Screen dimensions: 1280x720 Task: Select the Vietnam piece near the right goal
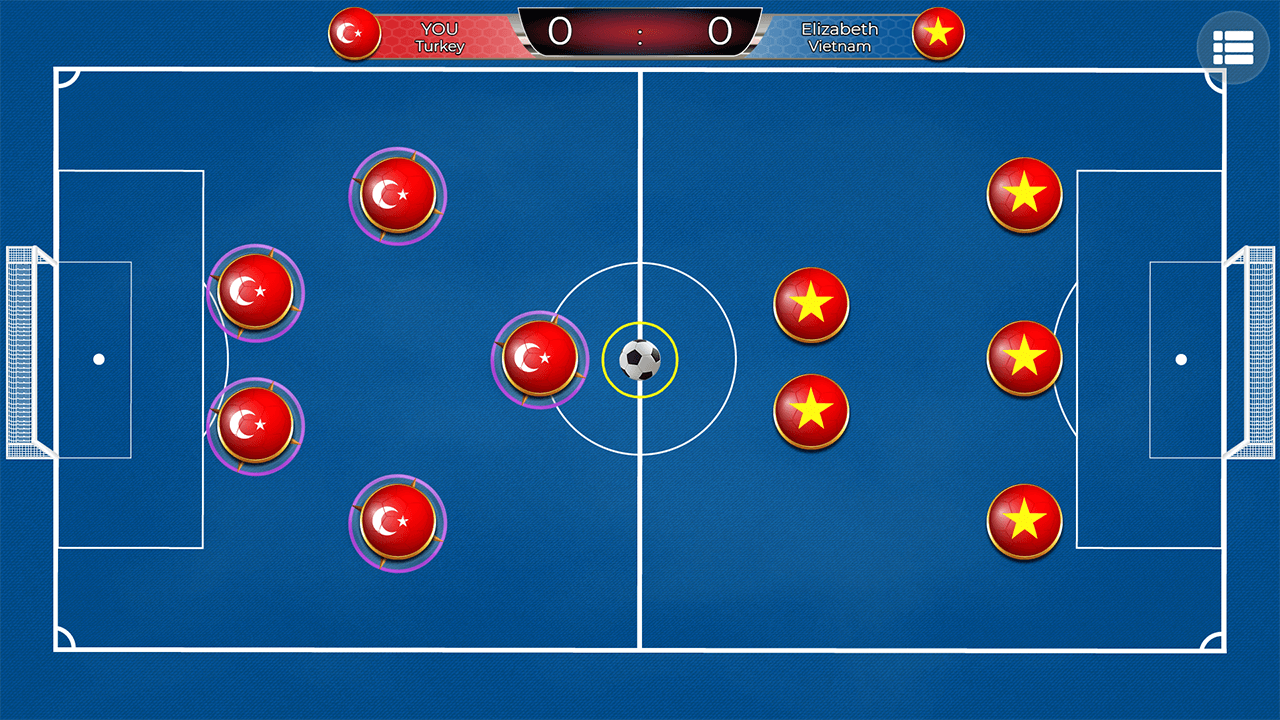tap(1024, 357)
